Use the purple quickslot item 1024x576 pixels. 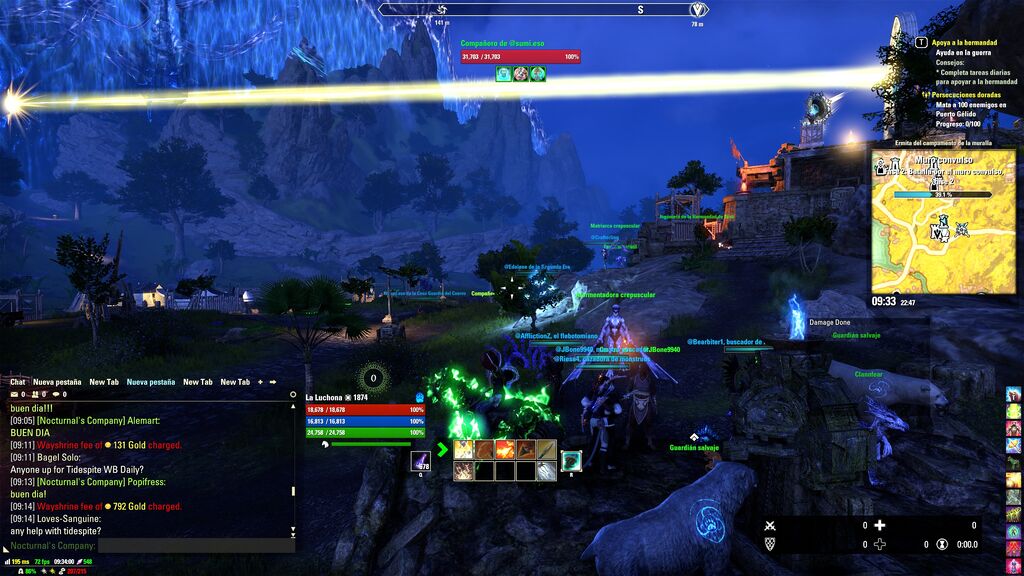[x=421, y=461]
